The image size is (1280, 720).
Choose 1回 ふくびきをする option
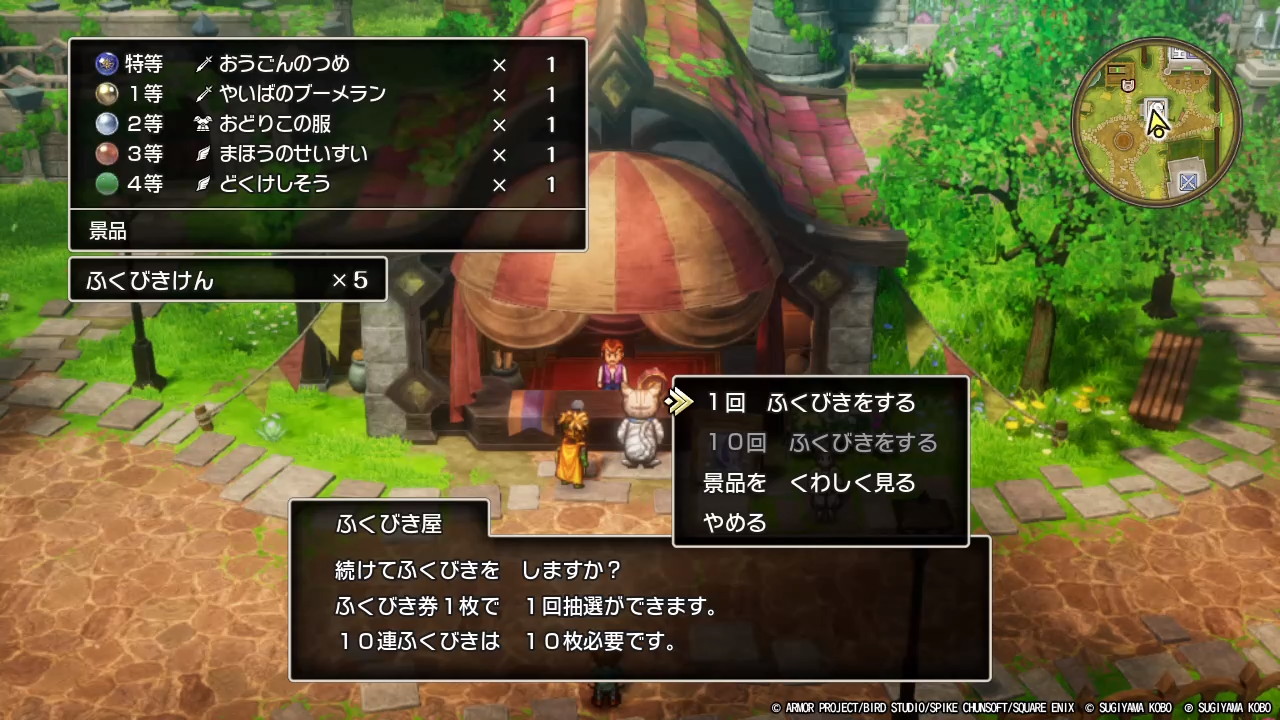click(x=810, y=403)
